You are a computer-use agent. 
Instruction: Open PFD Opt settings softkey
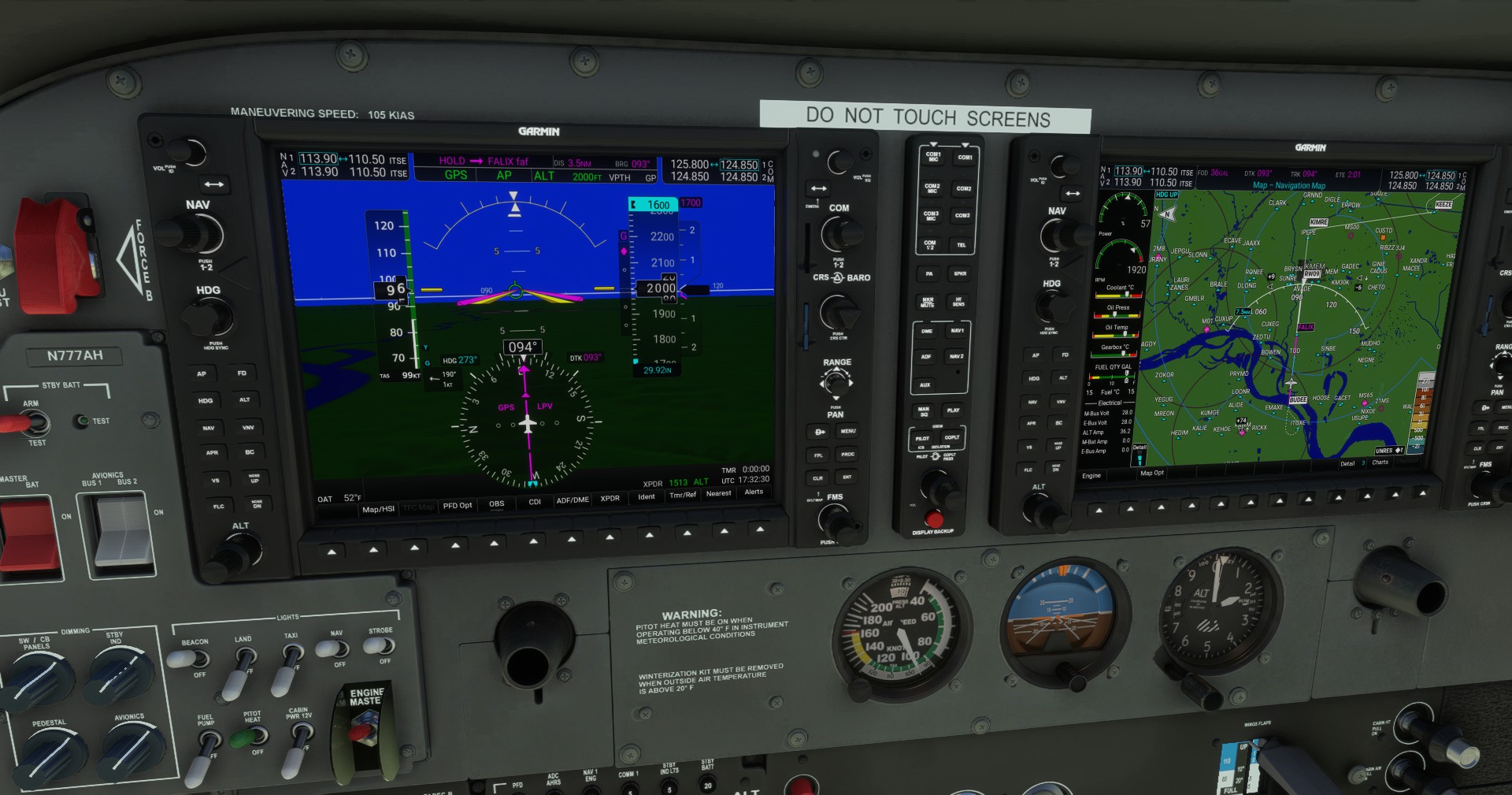458,503
